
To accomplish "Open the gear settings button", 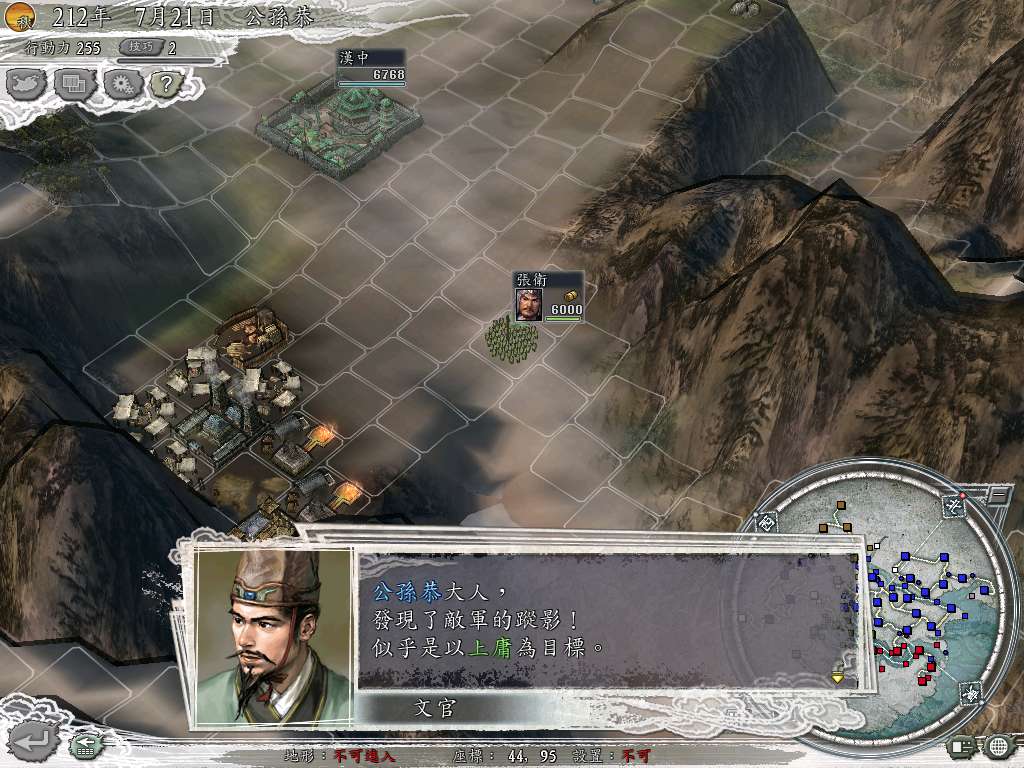I will pos(121,84).
